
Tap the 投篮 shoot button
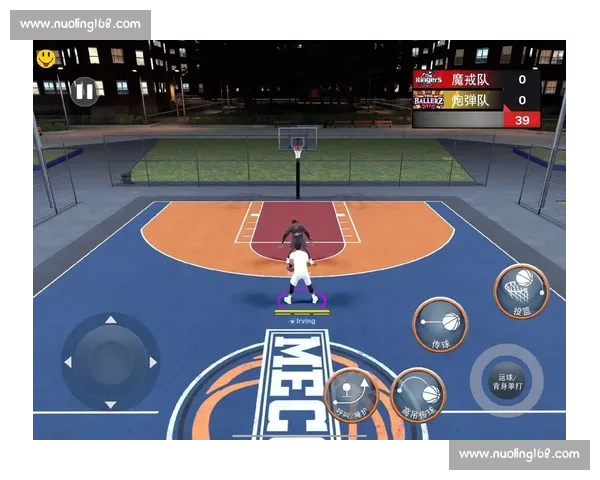point(521,291)
